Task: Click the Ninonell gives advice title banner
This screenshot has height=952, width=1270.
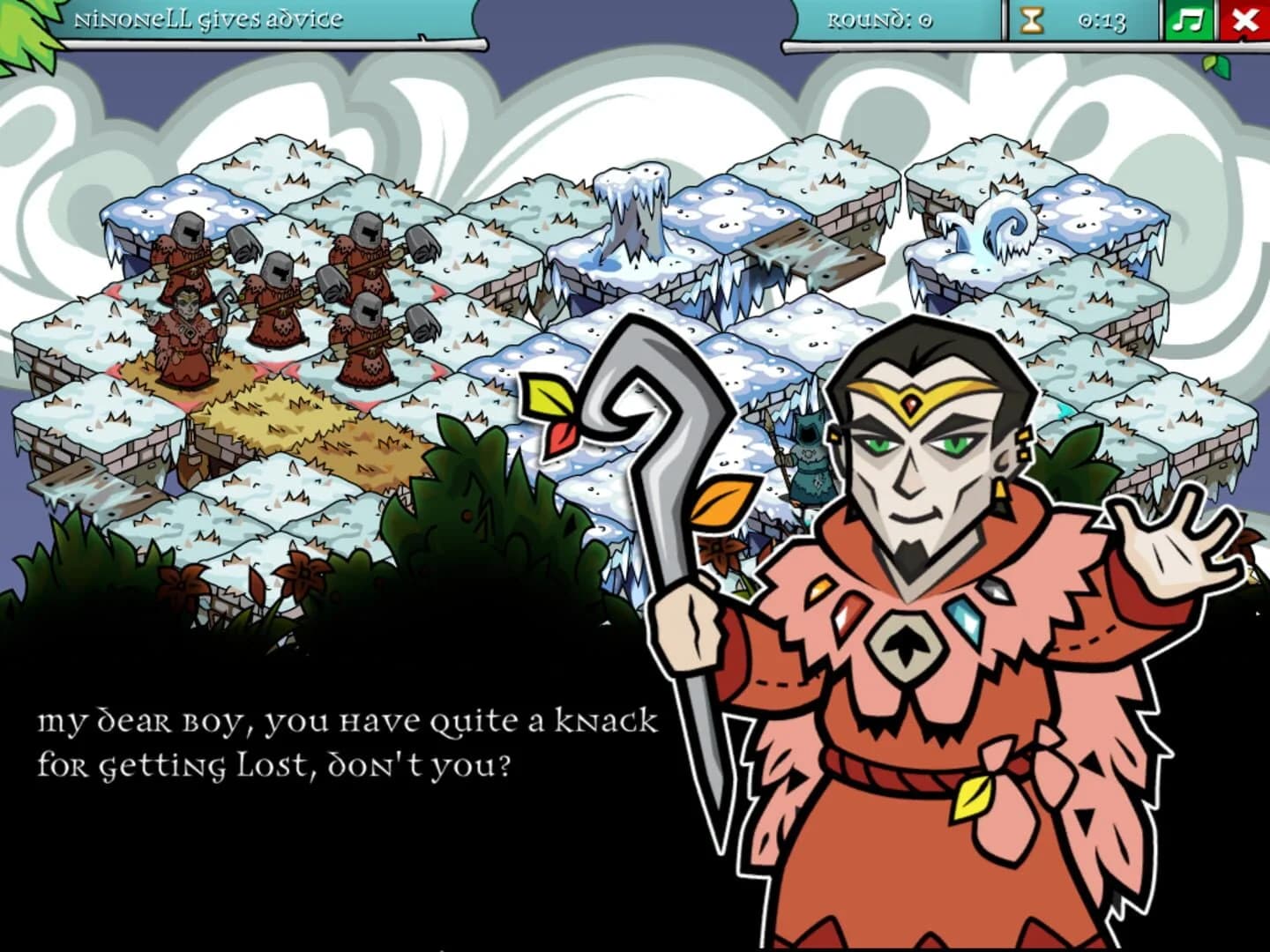Action: click(x=210, y=18)
